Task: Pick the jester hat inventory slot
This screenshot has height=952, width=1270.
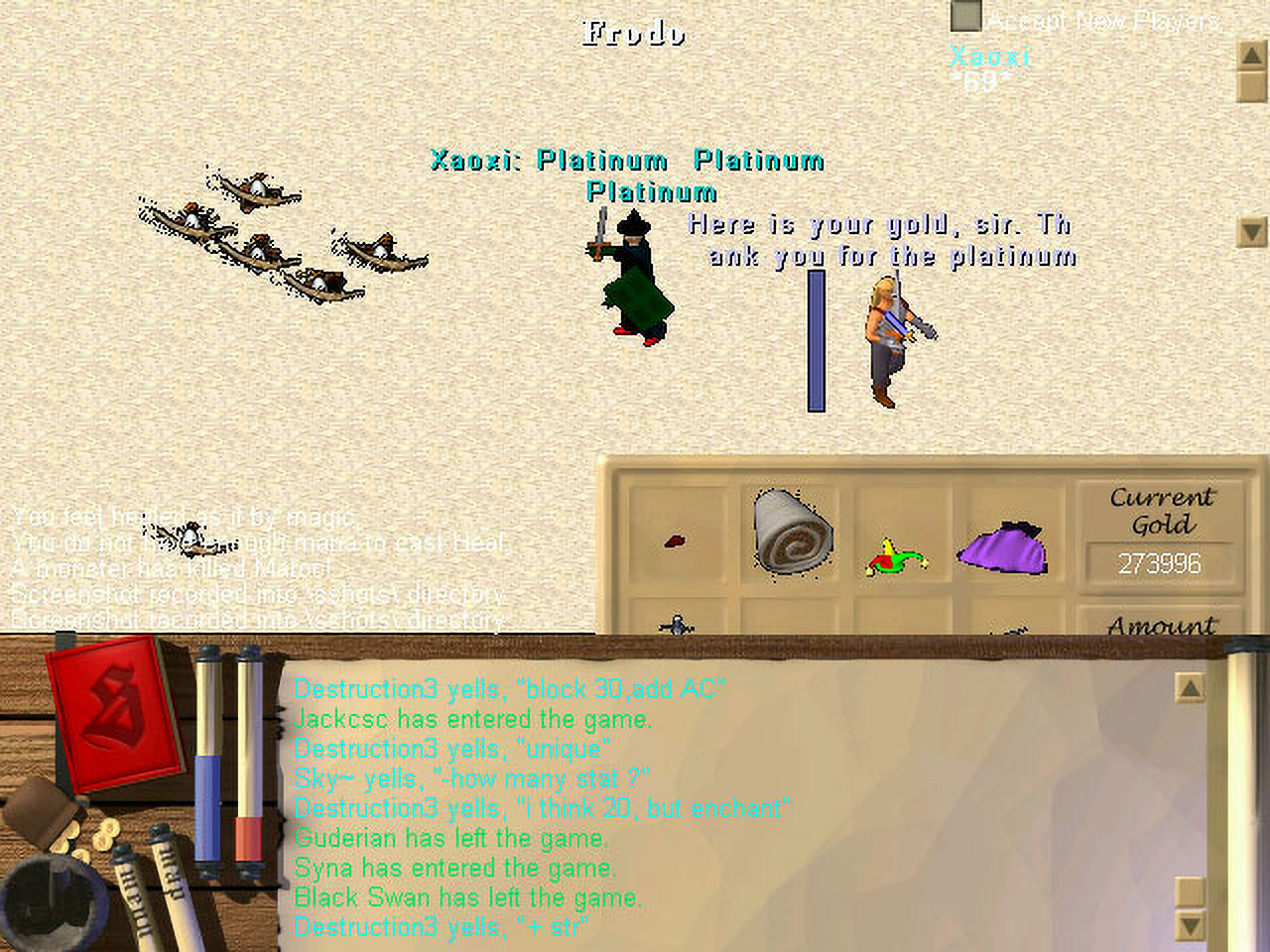Action: pyautogui.click(x=897, y=556)
